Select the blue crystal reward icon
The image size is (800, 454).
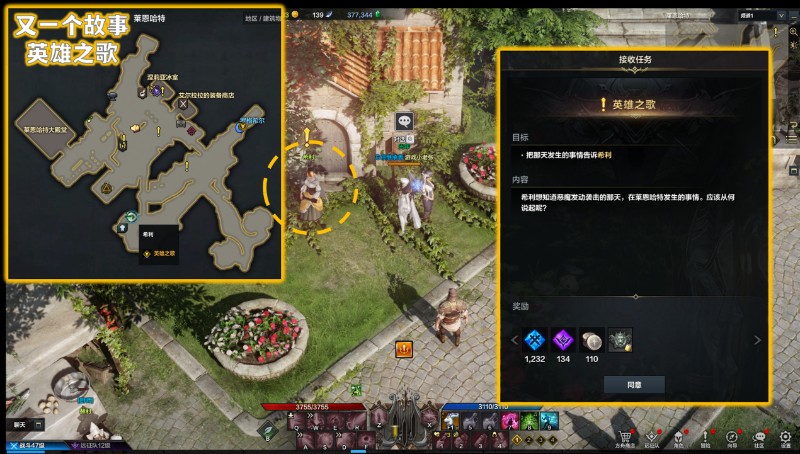click(x=535, y=340)
